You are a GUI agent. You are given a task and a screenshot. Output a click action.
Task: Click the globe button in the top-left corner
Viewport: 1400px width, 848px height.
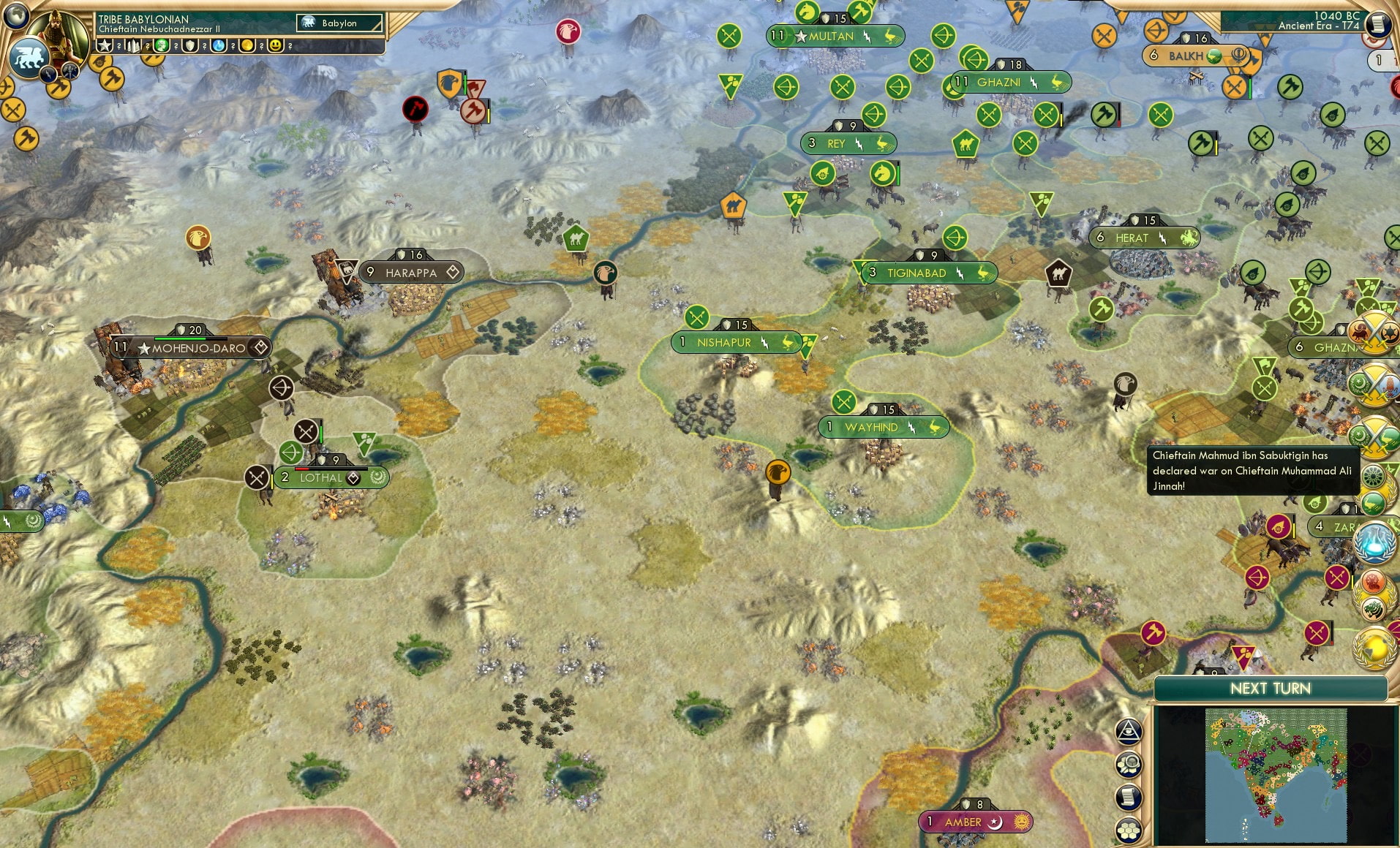point(15,15)
